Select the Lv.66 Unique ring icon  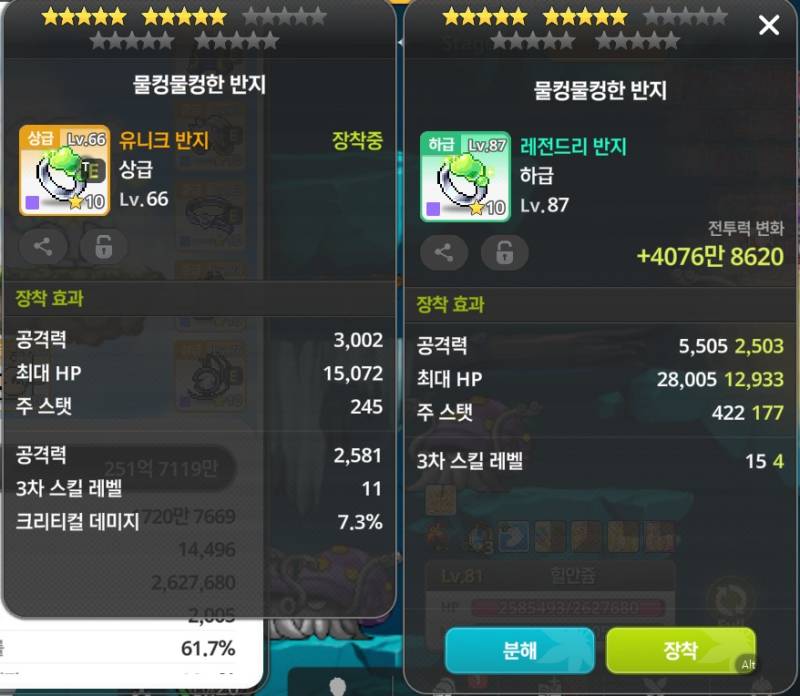64,171
